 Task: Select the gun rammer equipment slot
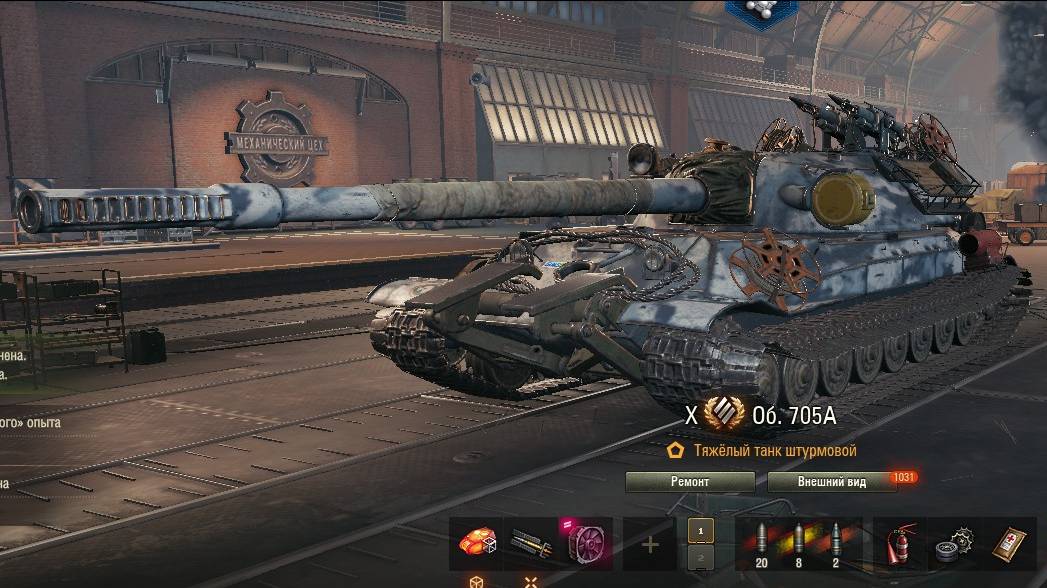[530, 544]
